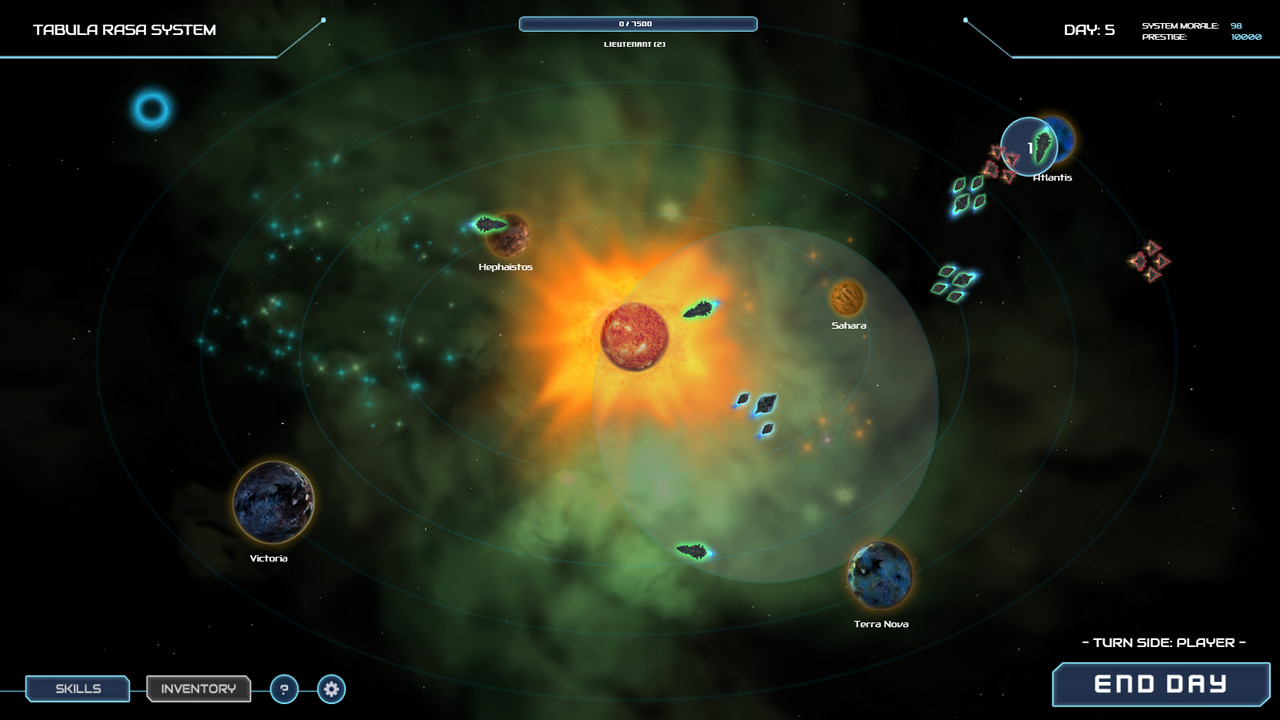This screenshot has height=720, width=1280.
Task: Open the settings gear icon
Action: click(x=330, y=689)
